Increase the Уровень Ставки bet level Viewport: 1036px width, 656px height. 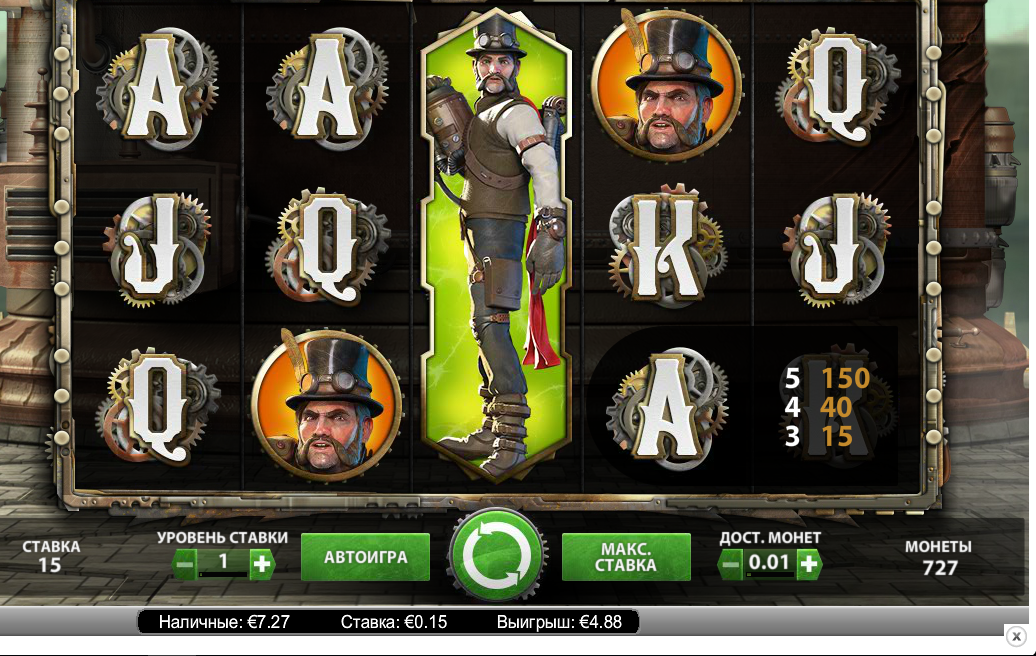262,564
